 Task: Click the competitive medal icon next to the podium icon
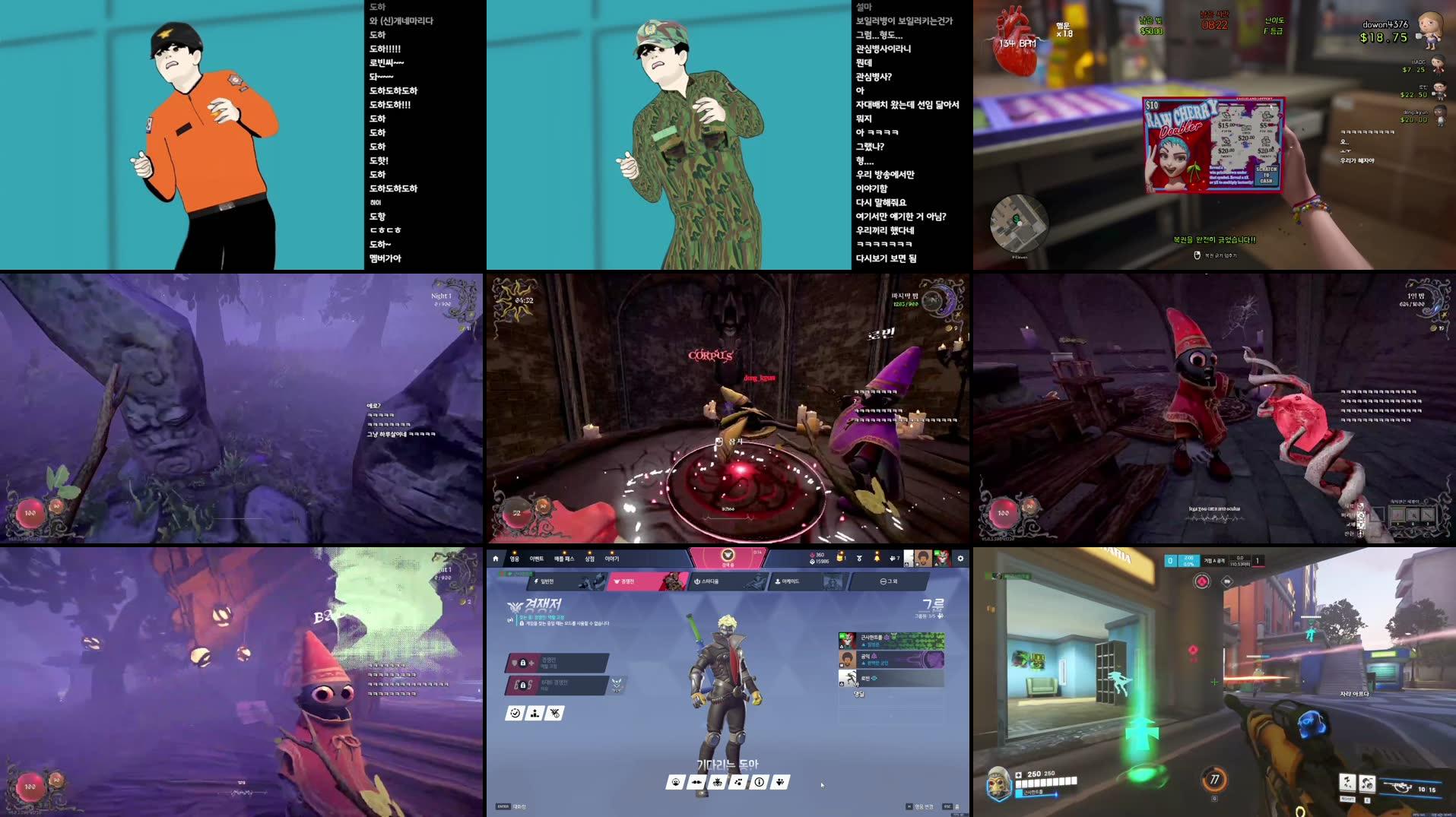pyautogui.click(x=554, y=714)
